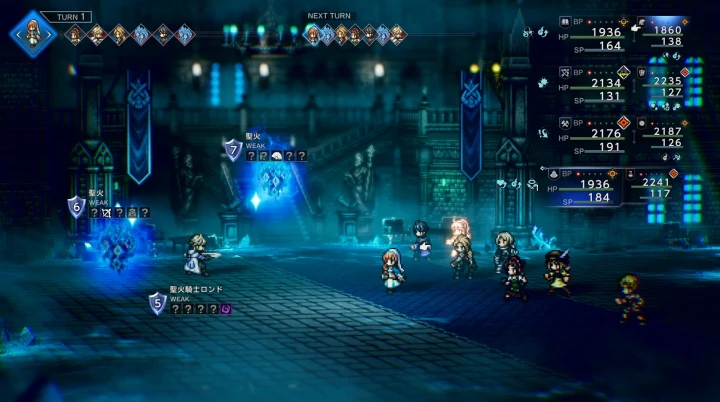Select the large current-turn character portrait
Screen dimensions: 720x402
click(x=32, y=31)
